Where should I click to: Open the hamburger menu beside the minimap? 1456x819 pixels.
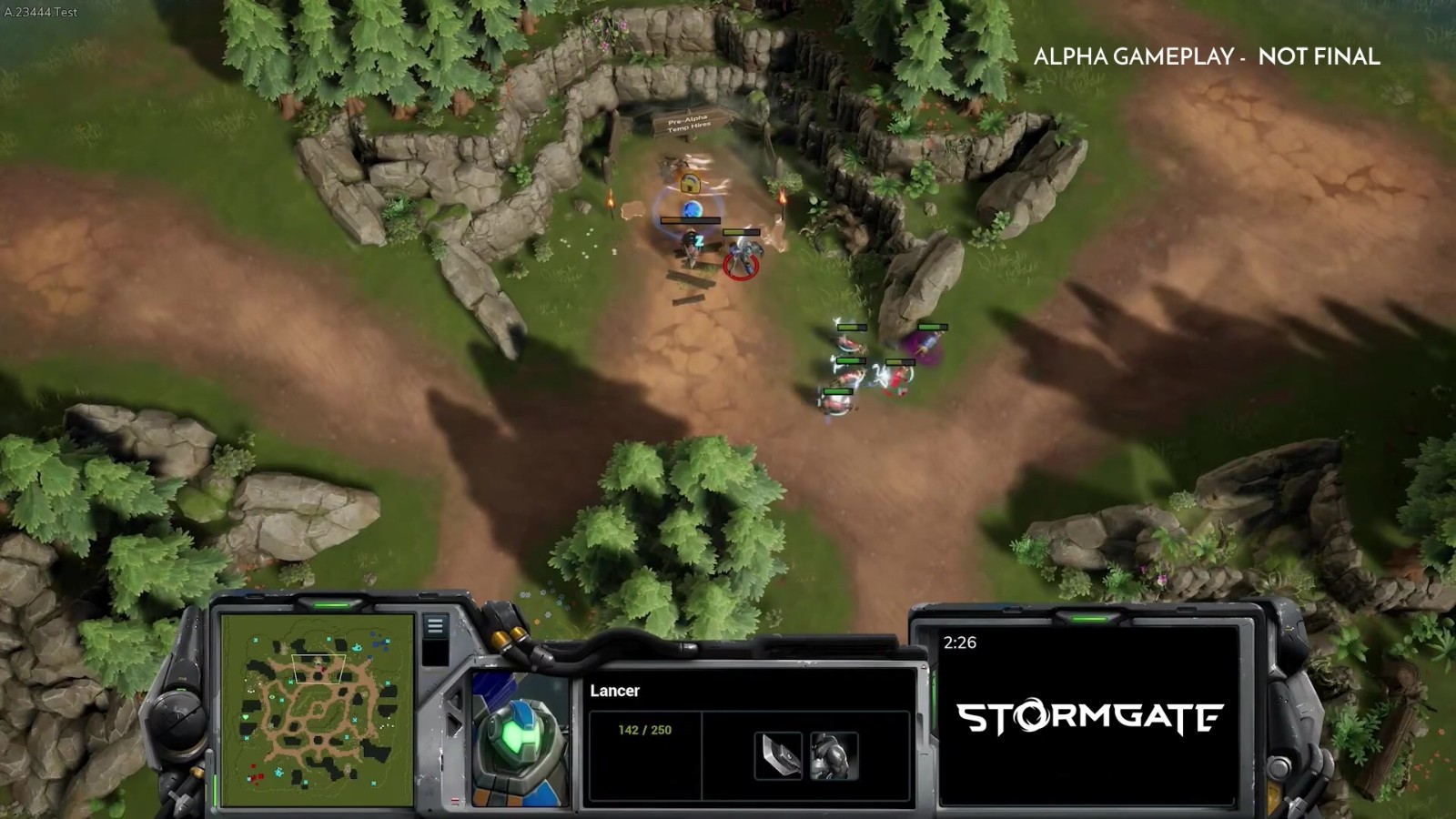tap(435, 626)
